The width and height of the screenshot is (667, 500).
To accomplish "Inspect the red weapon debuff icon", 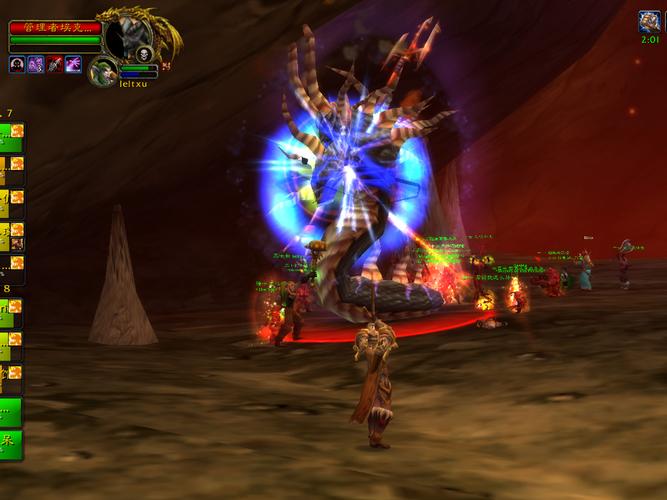I will click(54, 64).
